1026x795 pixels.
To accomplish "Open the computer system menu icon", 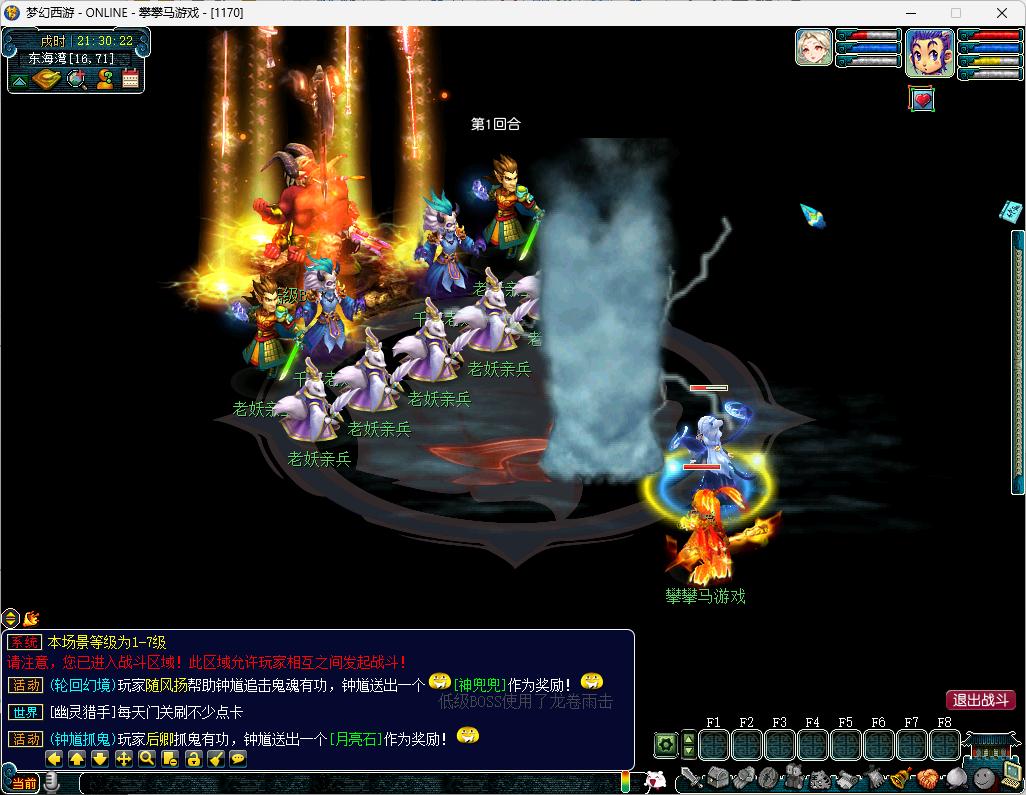I will 1012,775.
